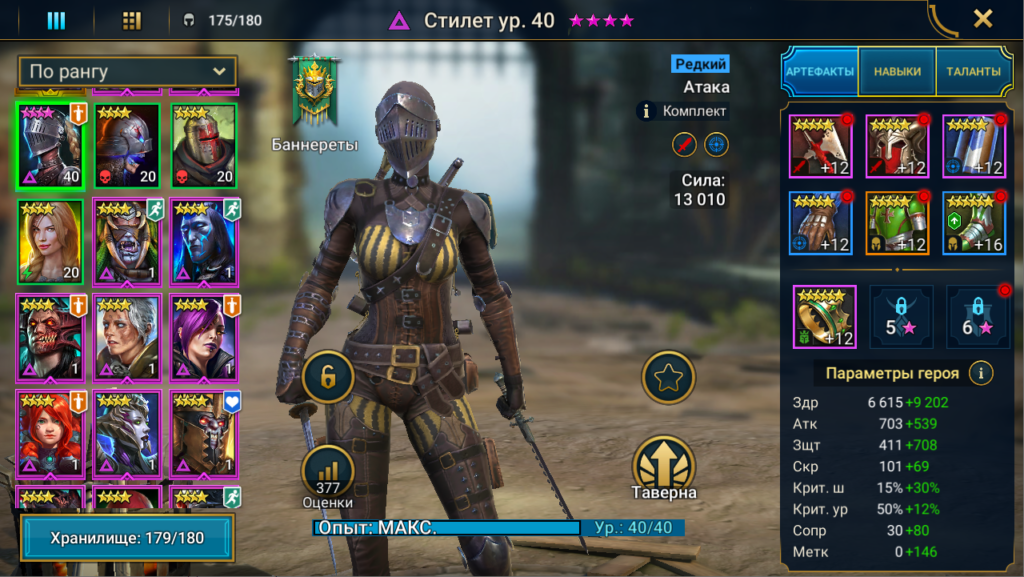Open hero parameters info icon
Image resolution: width=1024 pixels, height=577 pixels.
point(982,373)
